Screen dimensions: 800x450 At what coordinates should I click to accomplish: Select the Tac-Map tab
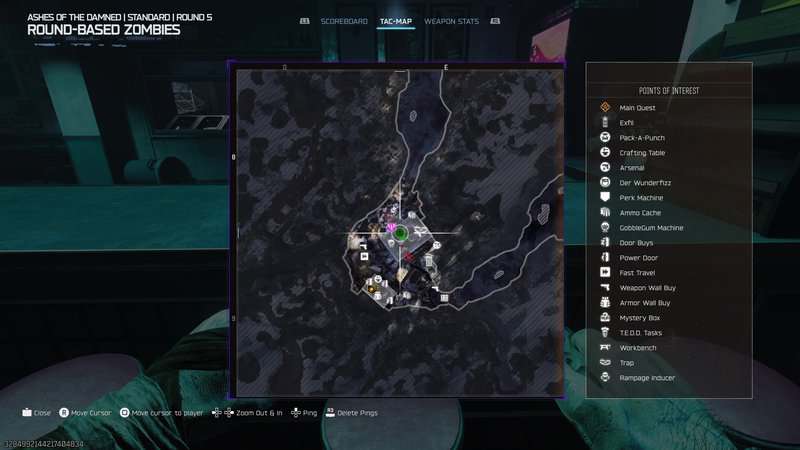pyautogui.click(x=397, y=21)
